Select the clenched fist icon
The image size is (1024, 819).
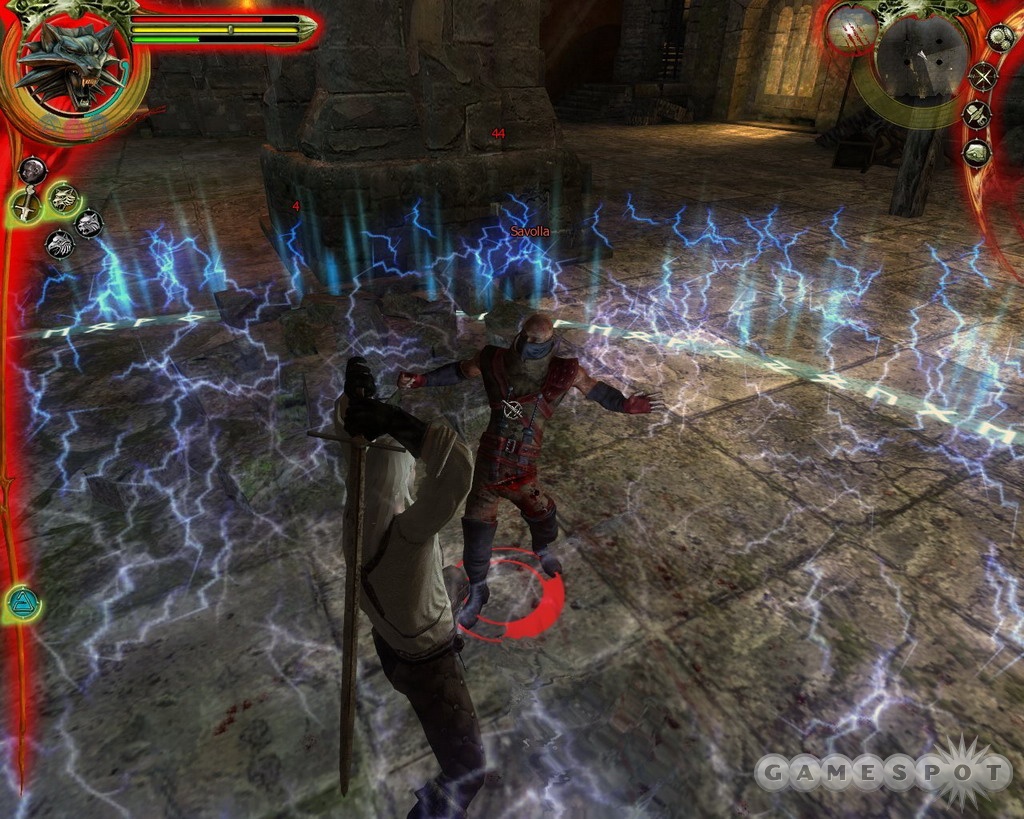pos(977,153)
